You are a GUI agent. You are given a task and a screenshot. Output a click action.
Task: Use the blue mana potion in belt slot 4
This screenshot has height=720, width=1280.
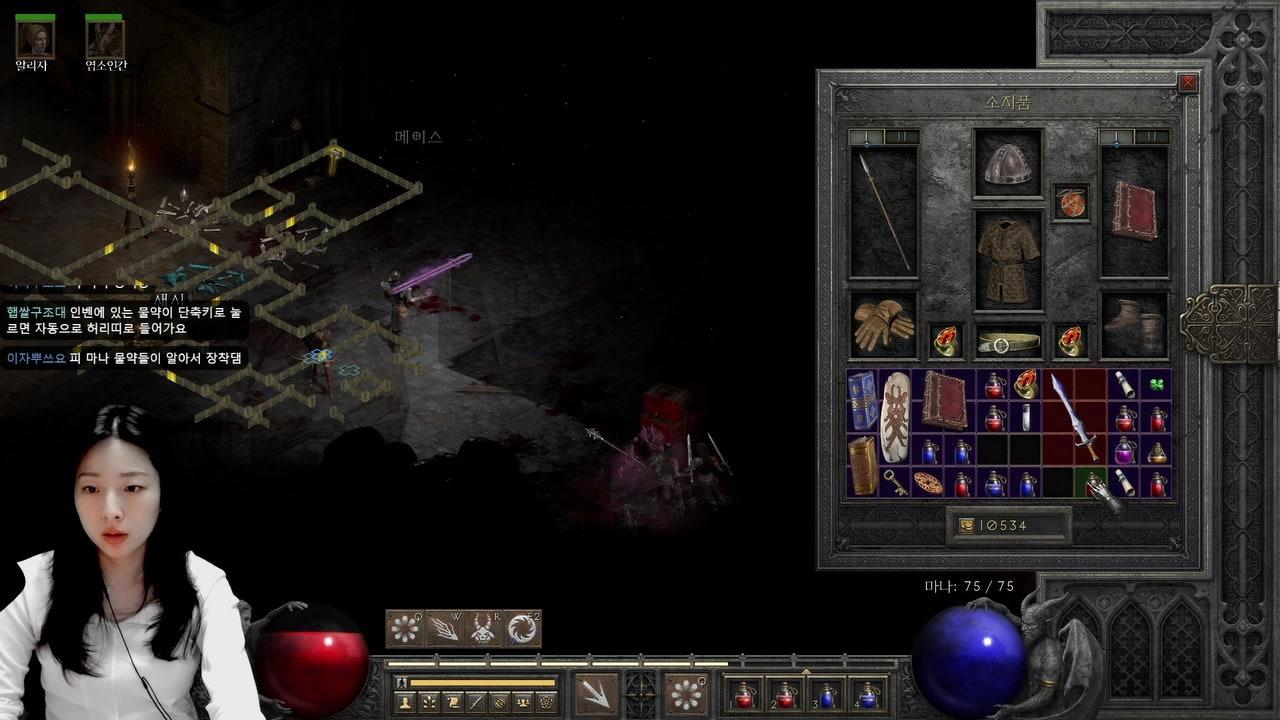(x=868, y=694)
